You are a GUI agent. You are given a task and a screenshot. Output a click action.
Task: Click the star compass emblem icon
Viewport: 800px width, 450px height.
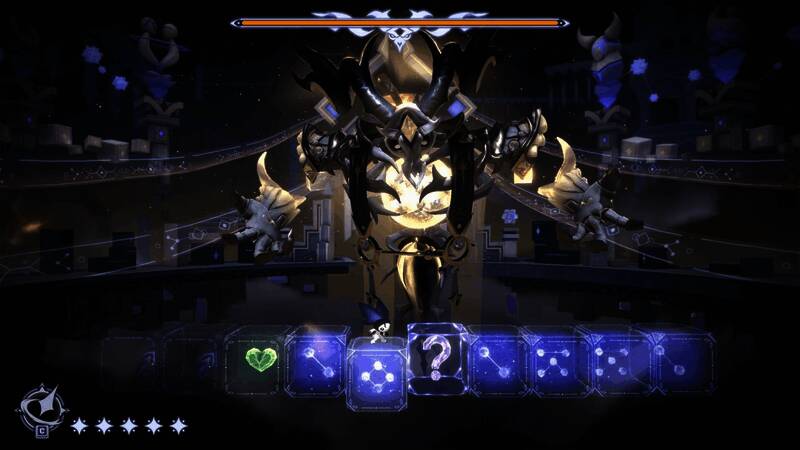click(41, 411)
